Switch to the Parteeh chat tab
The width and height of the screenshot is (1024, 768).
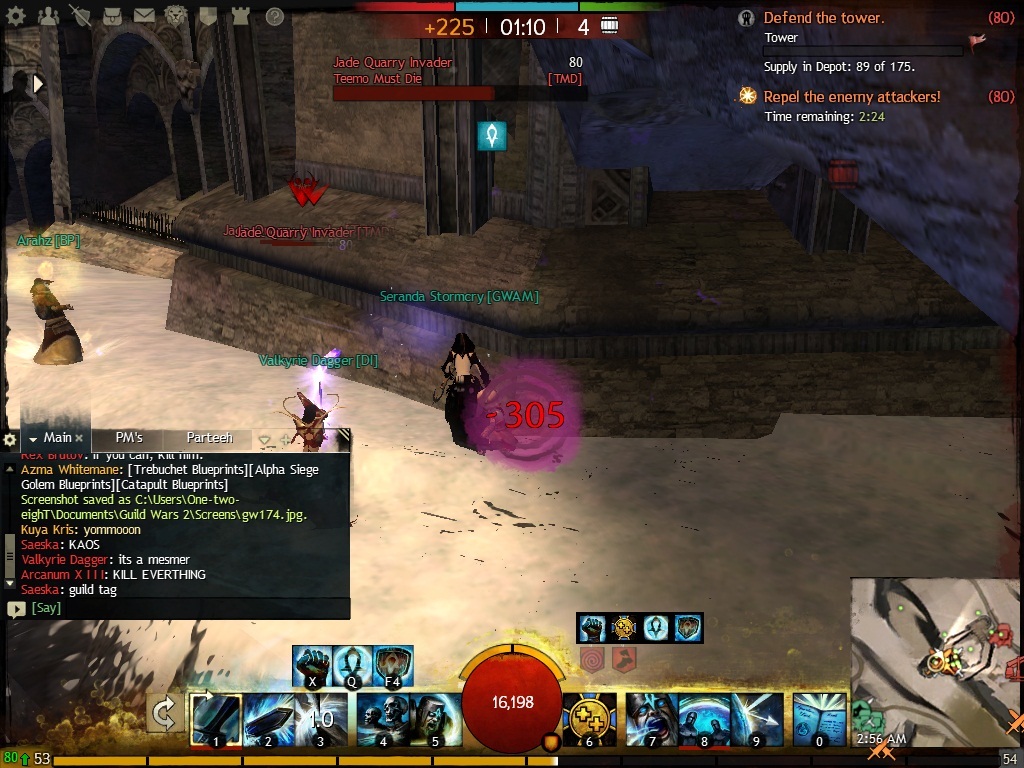tap(209, 438)
